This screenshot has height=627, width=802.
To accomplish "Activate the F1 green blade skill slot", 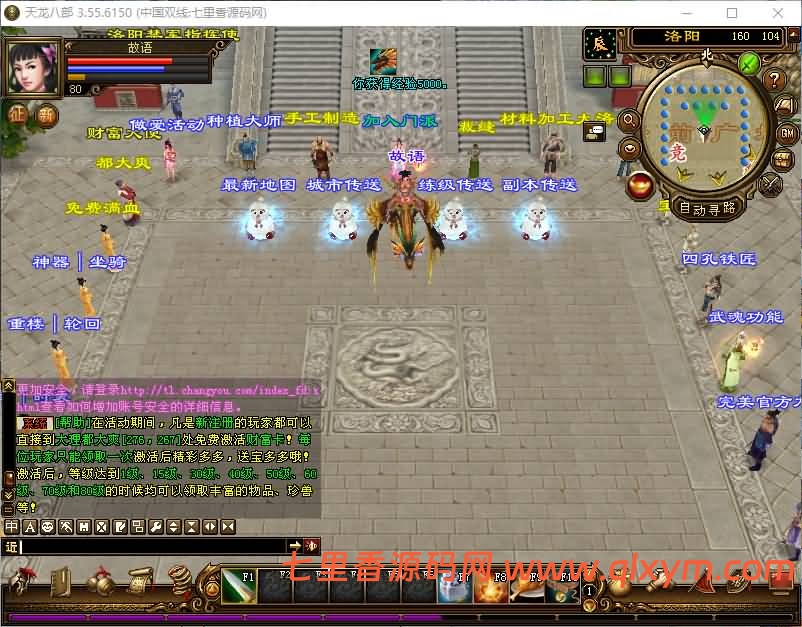I will click(x=238, y=587).
